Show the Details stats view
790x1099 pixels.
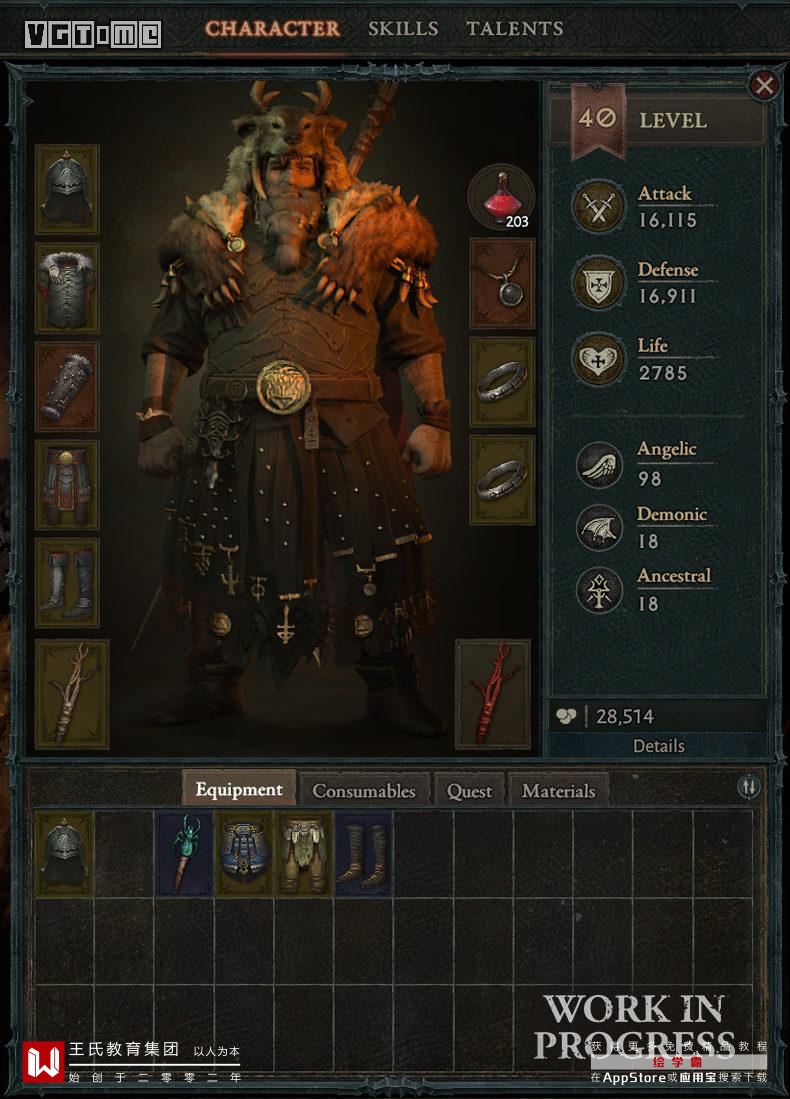coord(659,746)
